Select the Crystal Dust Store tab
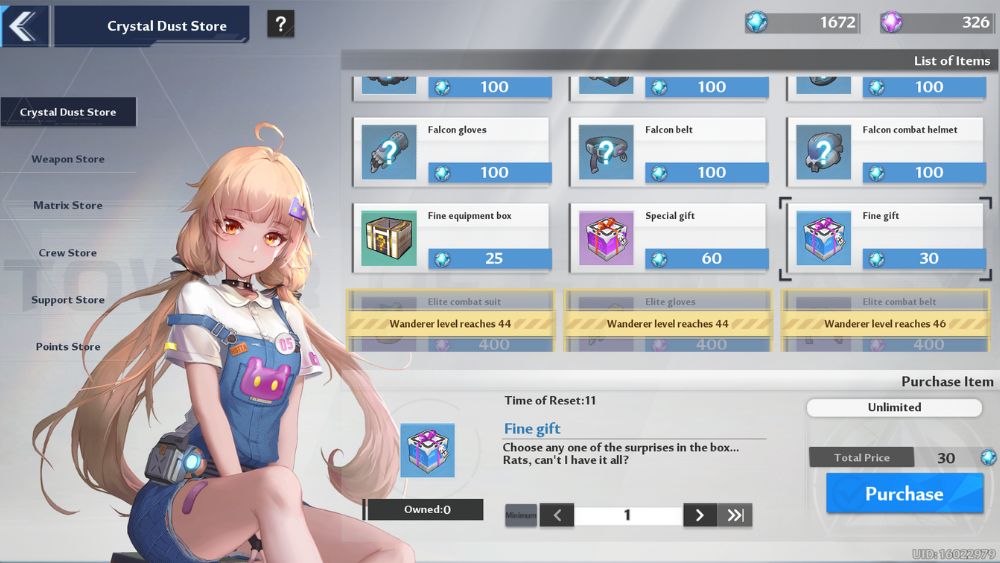The height and width of the screenshot is (563, 1000). 68,112
